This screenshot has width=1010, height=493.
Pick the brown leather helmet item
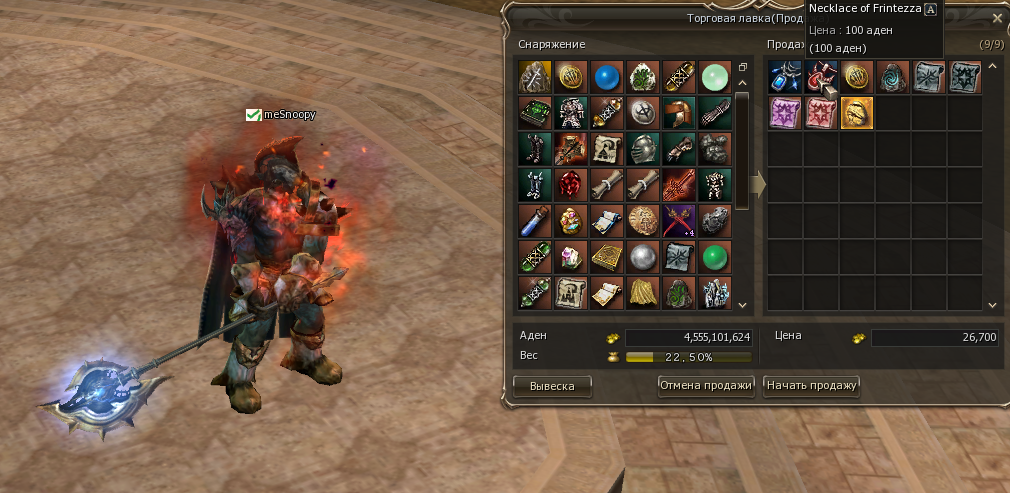(x=678, y=113)
